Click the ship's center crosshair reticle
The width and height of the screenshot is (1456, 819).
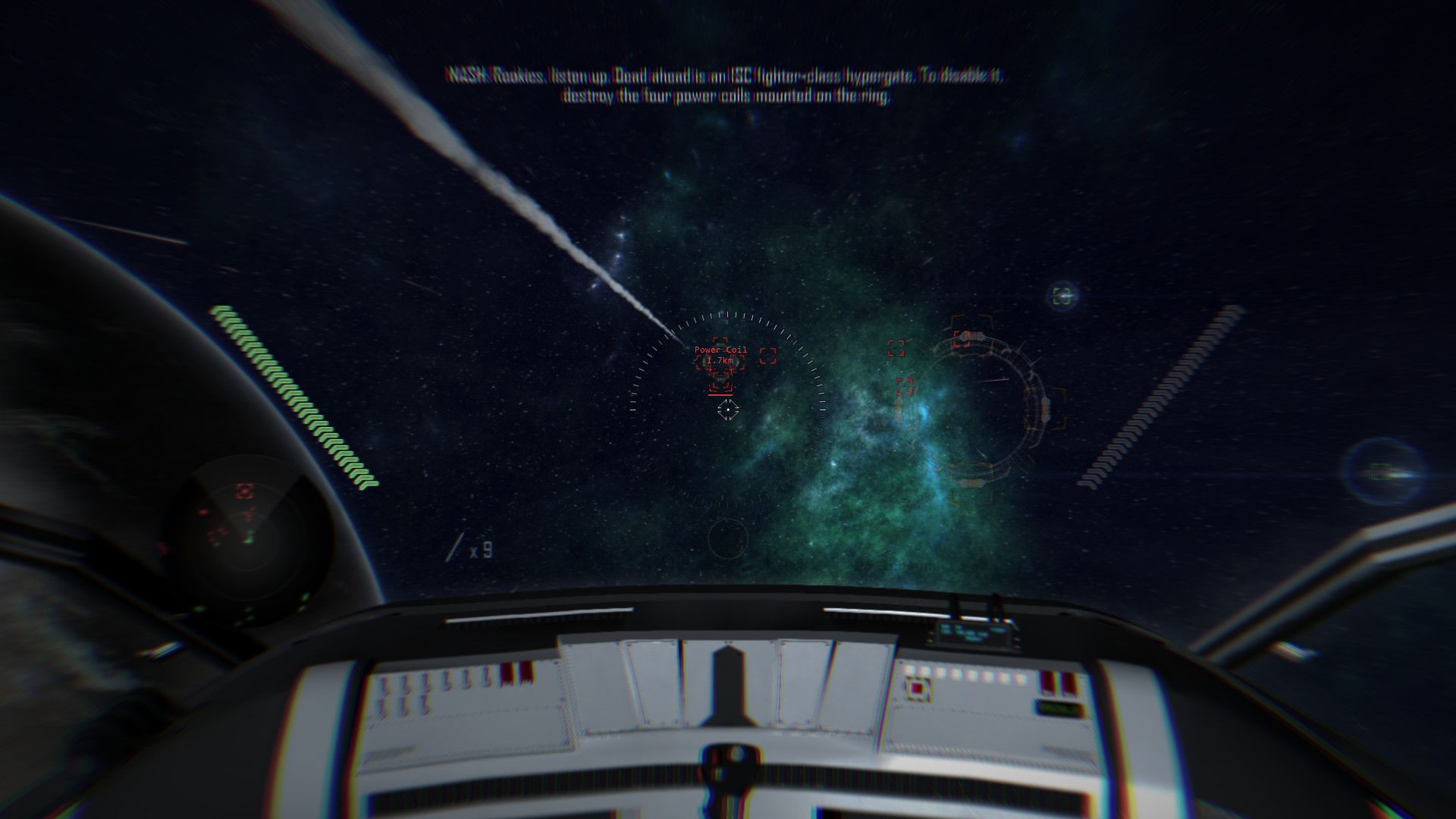point(728,409)
